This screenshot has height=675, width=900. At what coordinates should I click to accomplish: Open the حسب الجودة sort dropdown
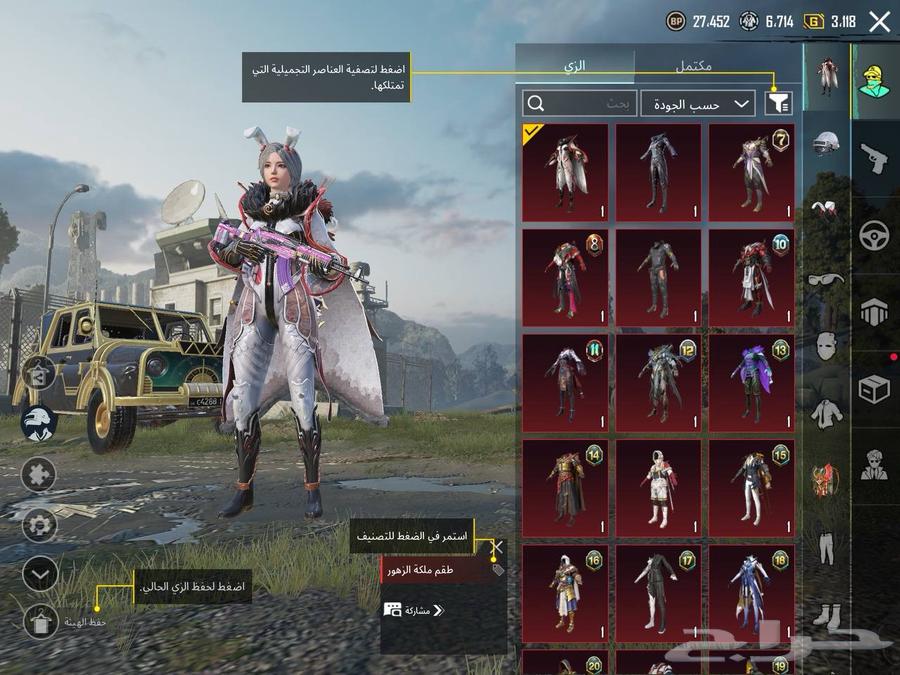coord(697,103)
